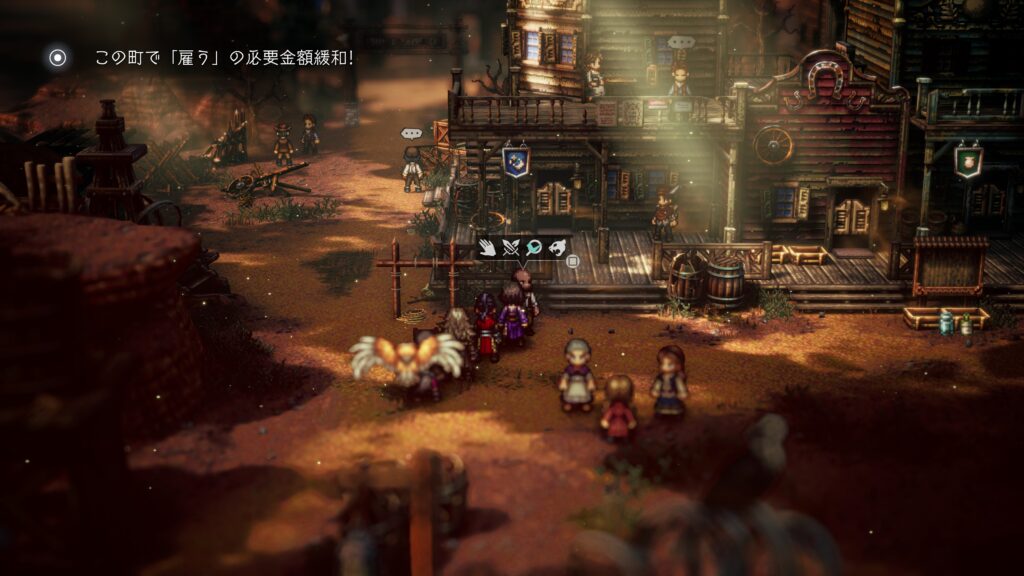Choose the crossed swords challenge action
Viewport: 1024px width, 576px height.
(512, 246)
